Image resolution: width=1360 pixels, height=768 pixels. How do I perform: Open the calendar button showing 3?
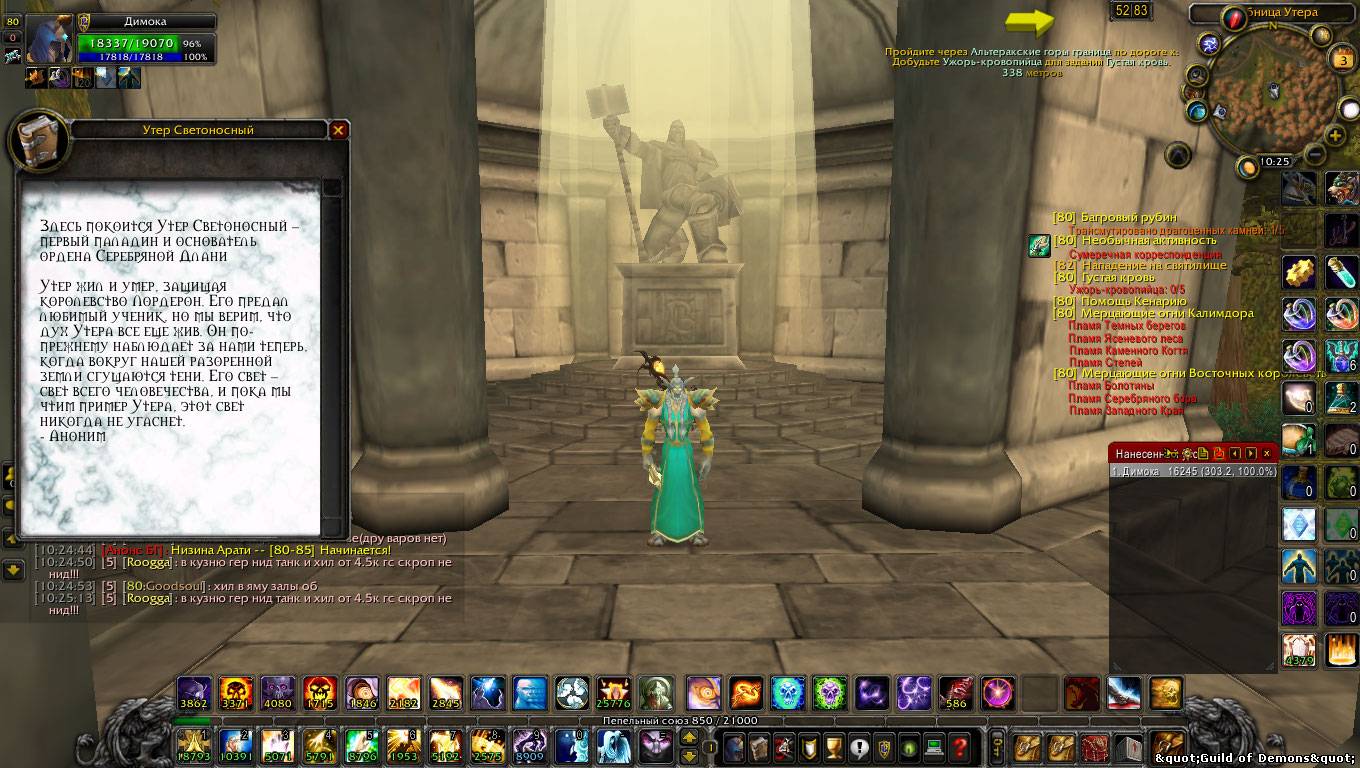click(1343, 59)
